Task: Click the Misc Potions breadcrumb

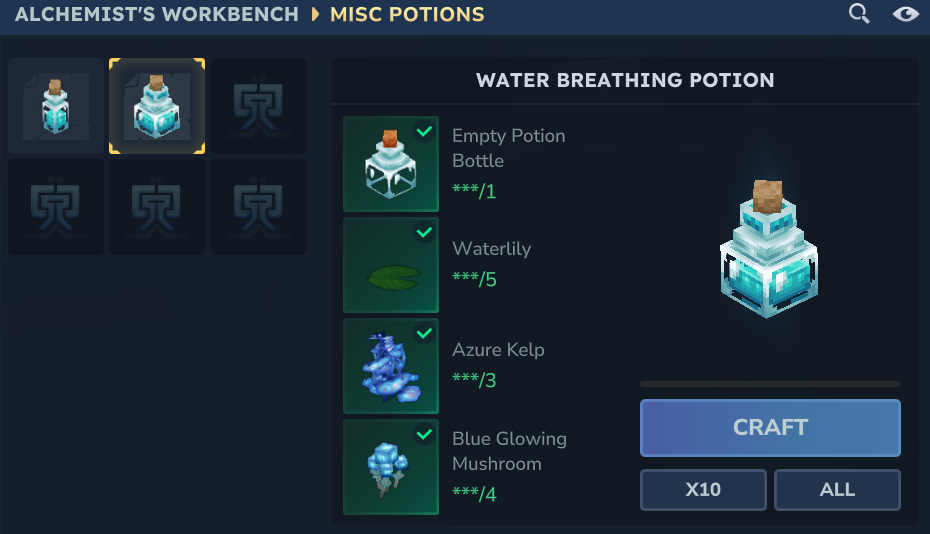Action: [407, 14]
